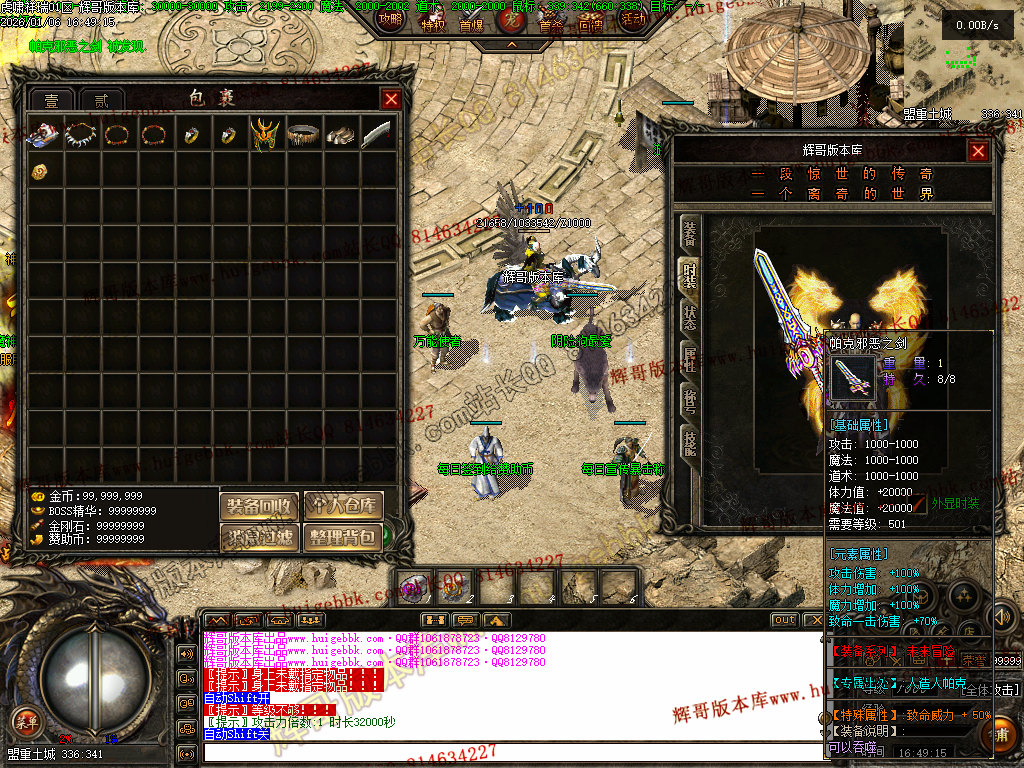
Task: Open the 特权 privileges menu
Action: 432,24
